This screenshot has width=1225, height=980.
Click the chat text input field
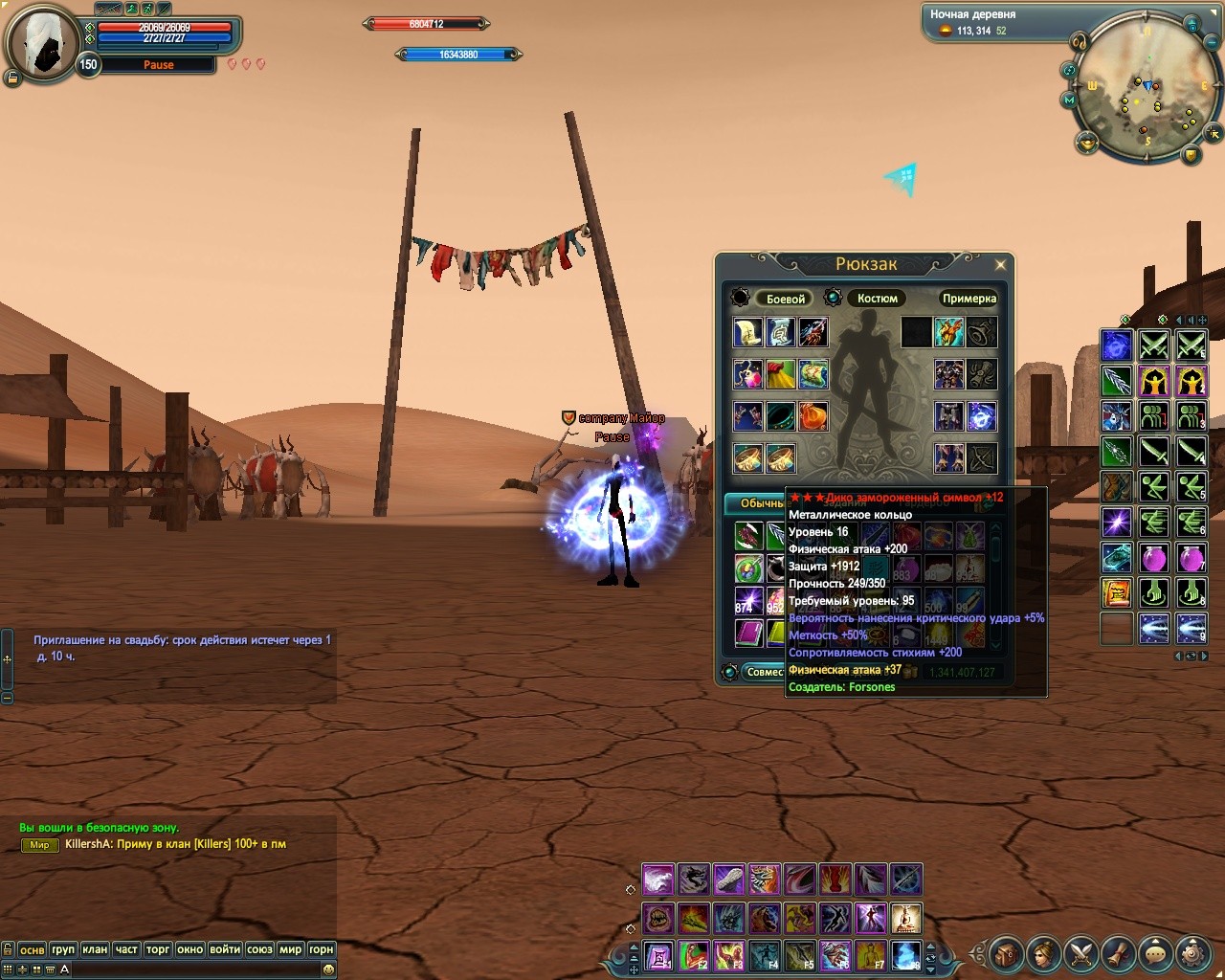(191, 969)
